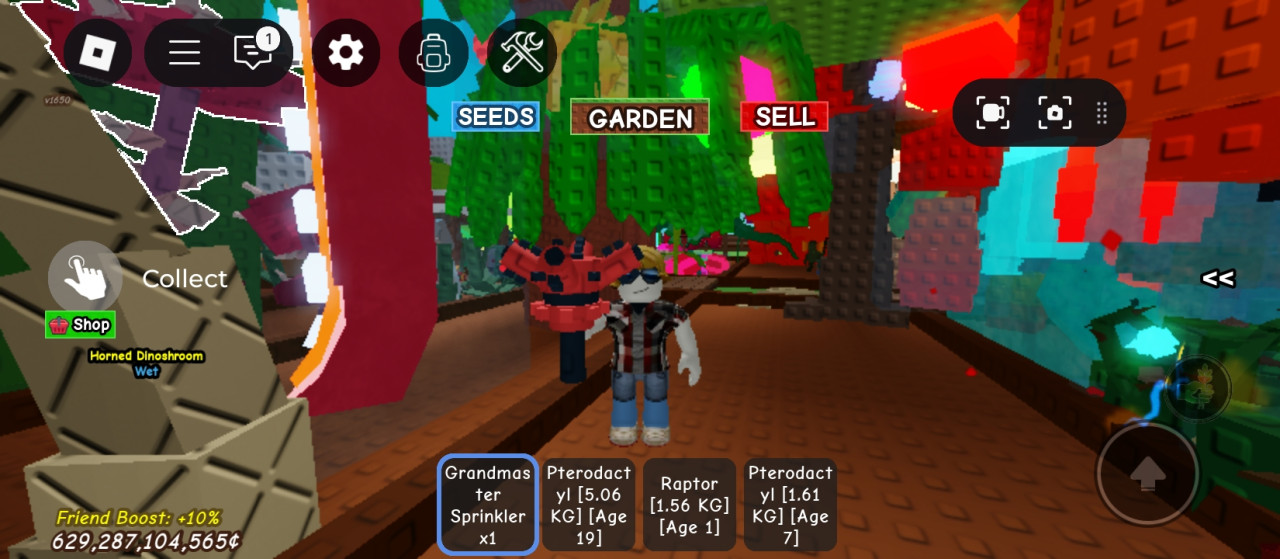Teleport to the GARDEN

pyautogui.click(x=640, y=118)
